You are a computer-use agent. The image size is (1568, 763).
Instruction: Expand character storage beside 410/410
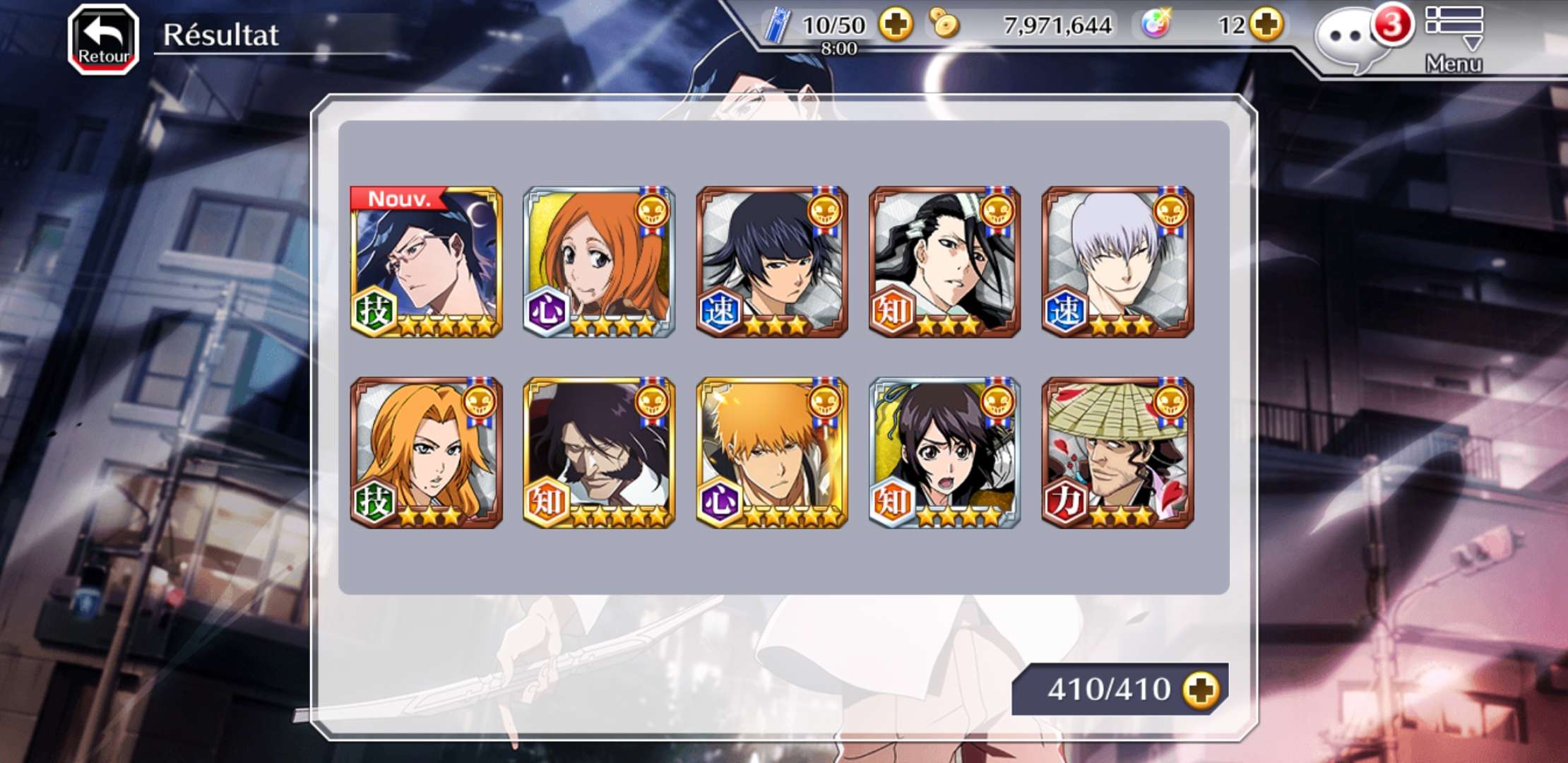[1201, 690]
